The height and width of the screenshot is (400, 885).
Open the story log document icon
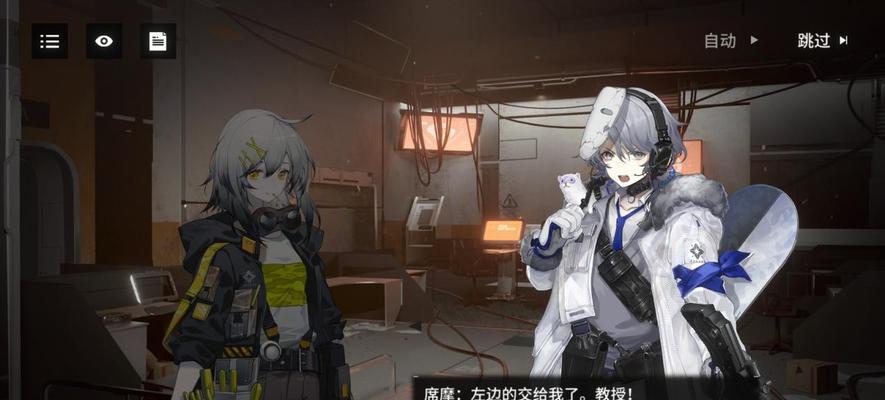coord(158,41)
